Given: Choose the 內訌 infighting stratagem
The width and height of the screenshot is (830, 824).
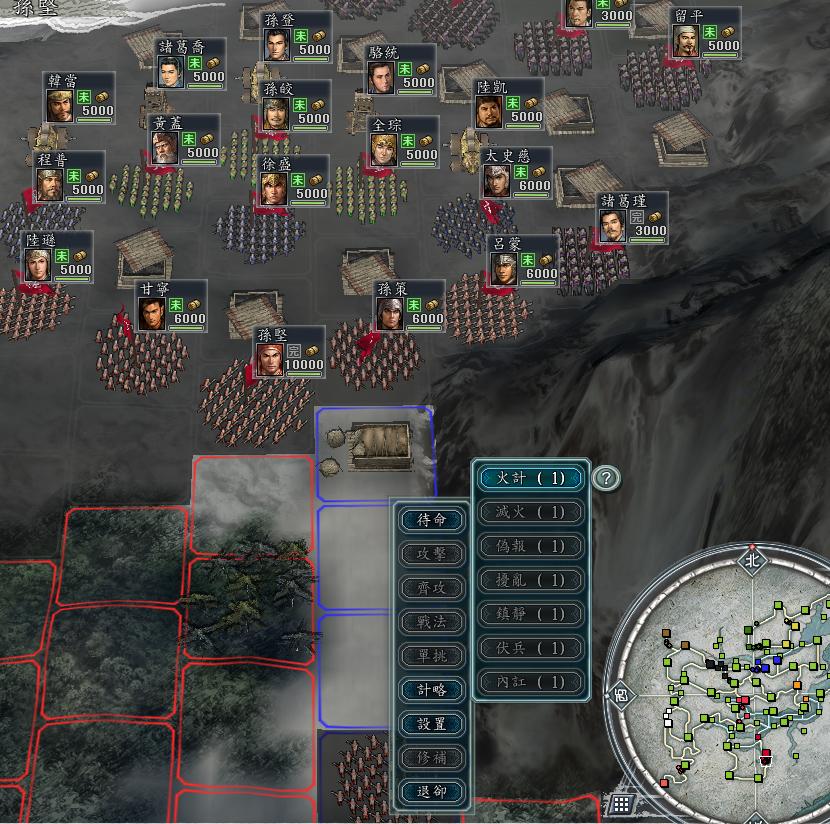Looking at the screenshot, I should [x=530, y=682].
